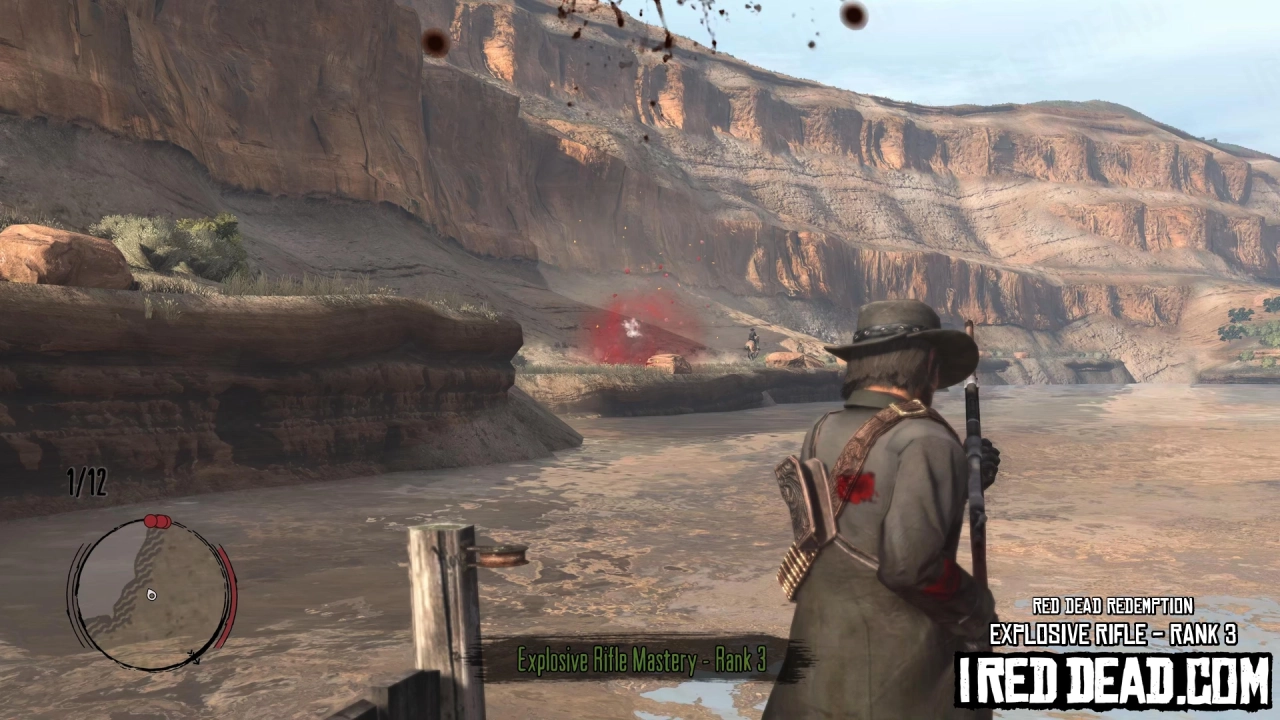The image size is (1280, 720).
Task: Click the white waypoint marker inside the minimap
Action: pyautogui.click(x=150, y=595)
